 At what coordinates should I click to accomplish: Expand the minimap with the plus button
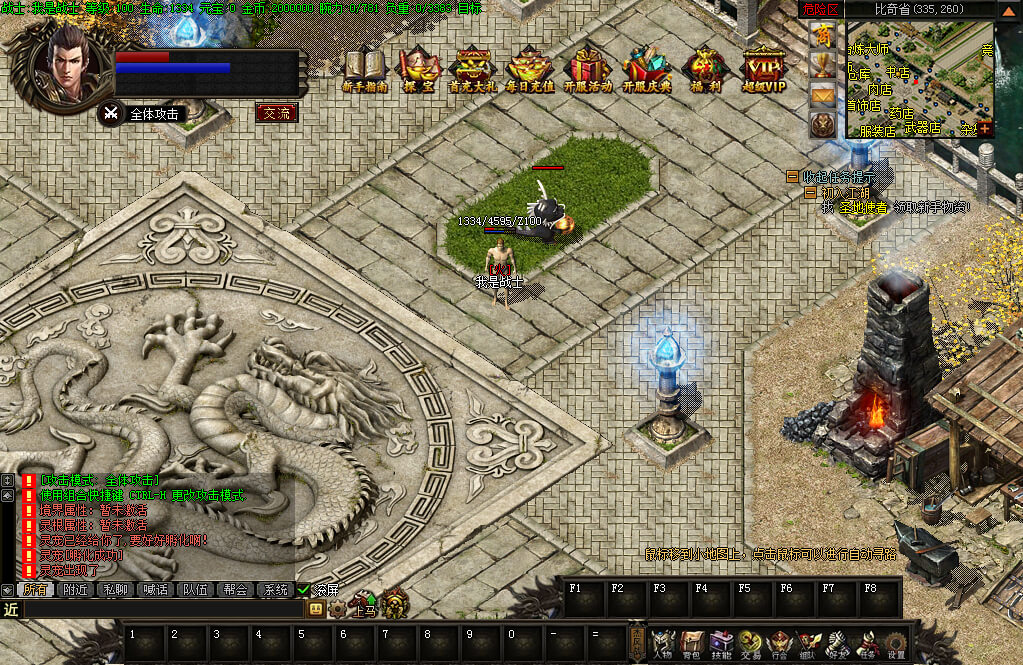[986, 128]
